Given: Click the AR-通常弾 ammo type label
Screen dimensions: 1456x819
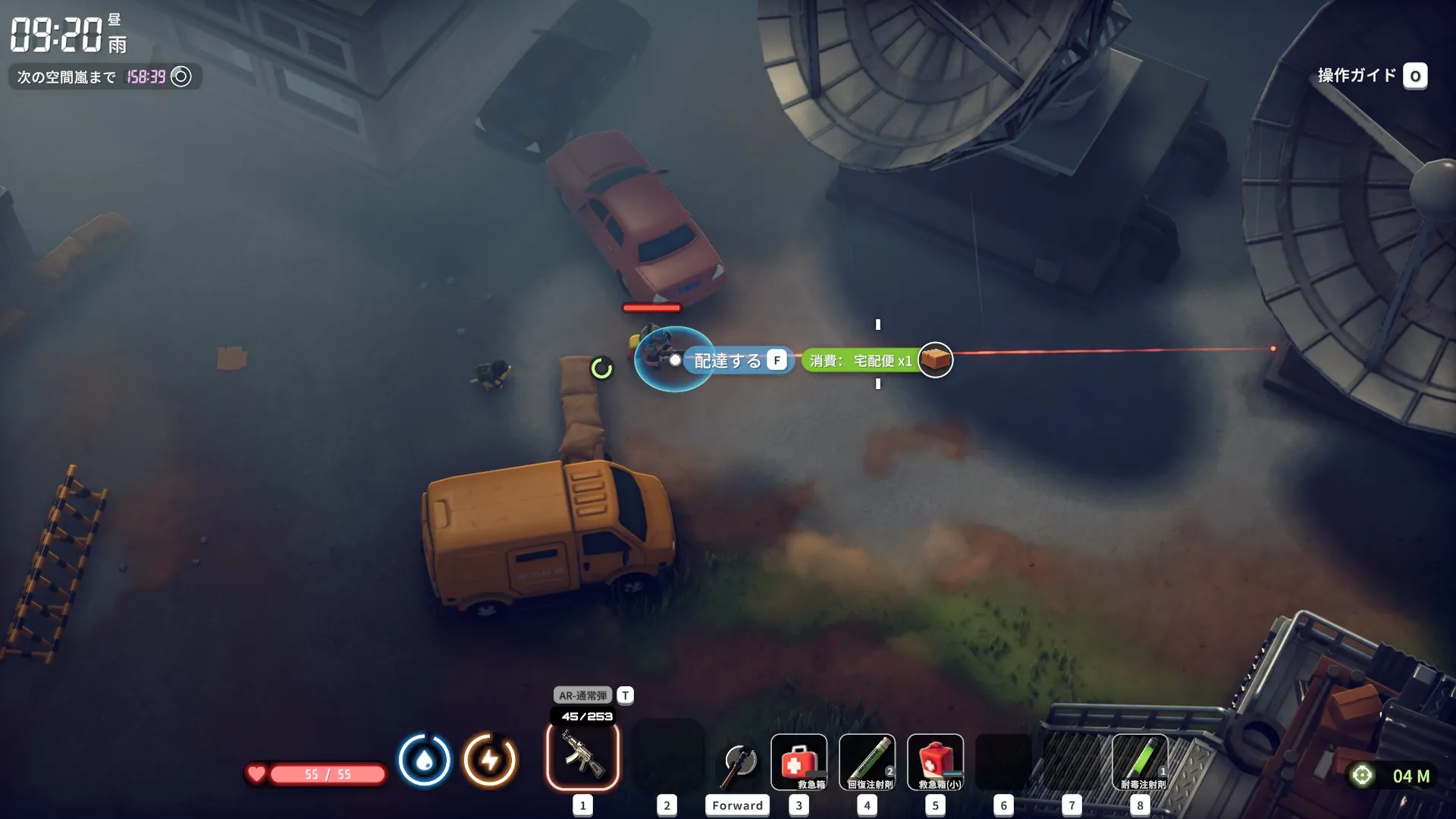Looking at the screenshot, I should (x=582, y=695).
